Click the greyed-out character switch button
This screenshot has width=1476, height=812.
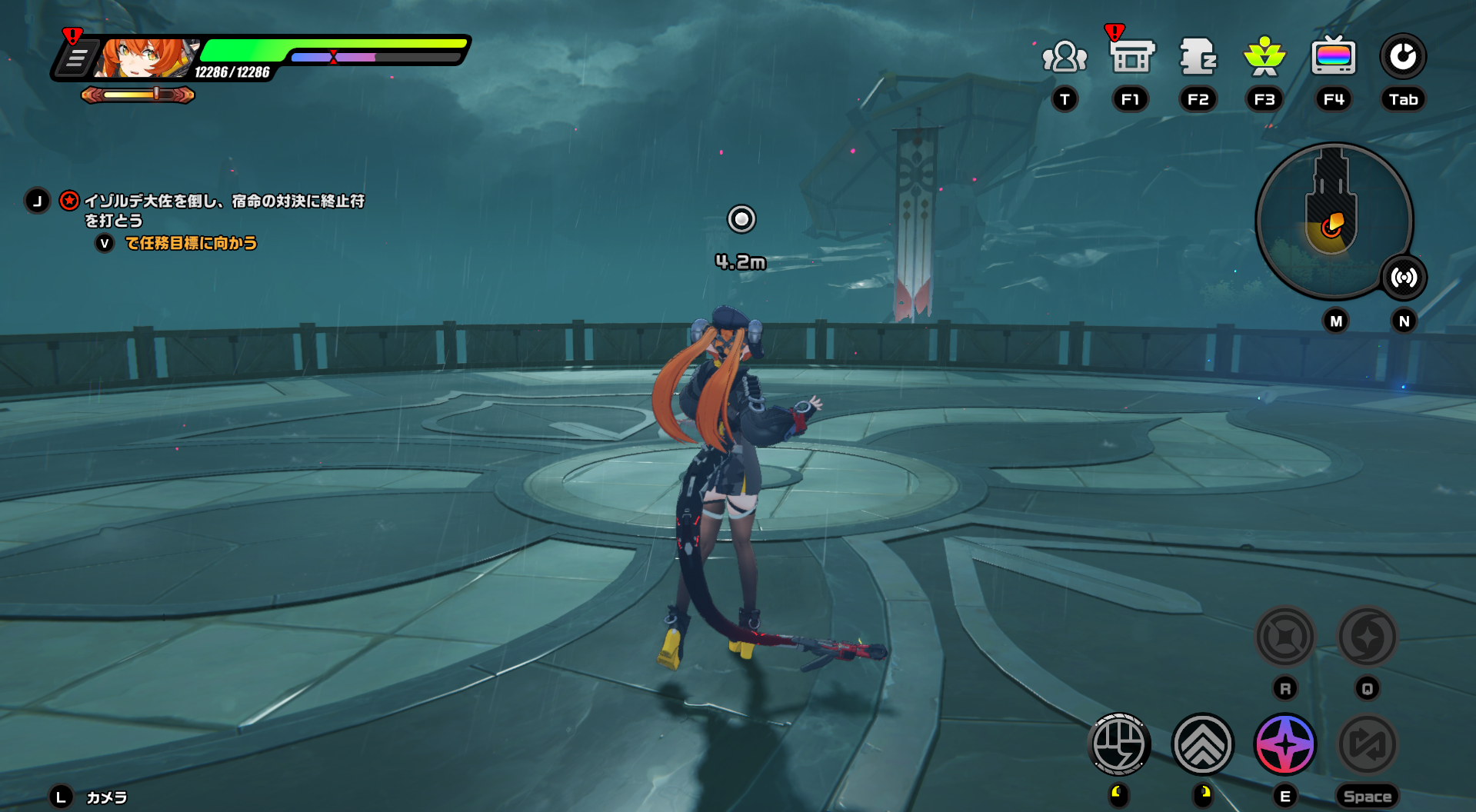point(1368,744)
